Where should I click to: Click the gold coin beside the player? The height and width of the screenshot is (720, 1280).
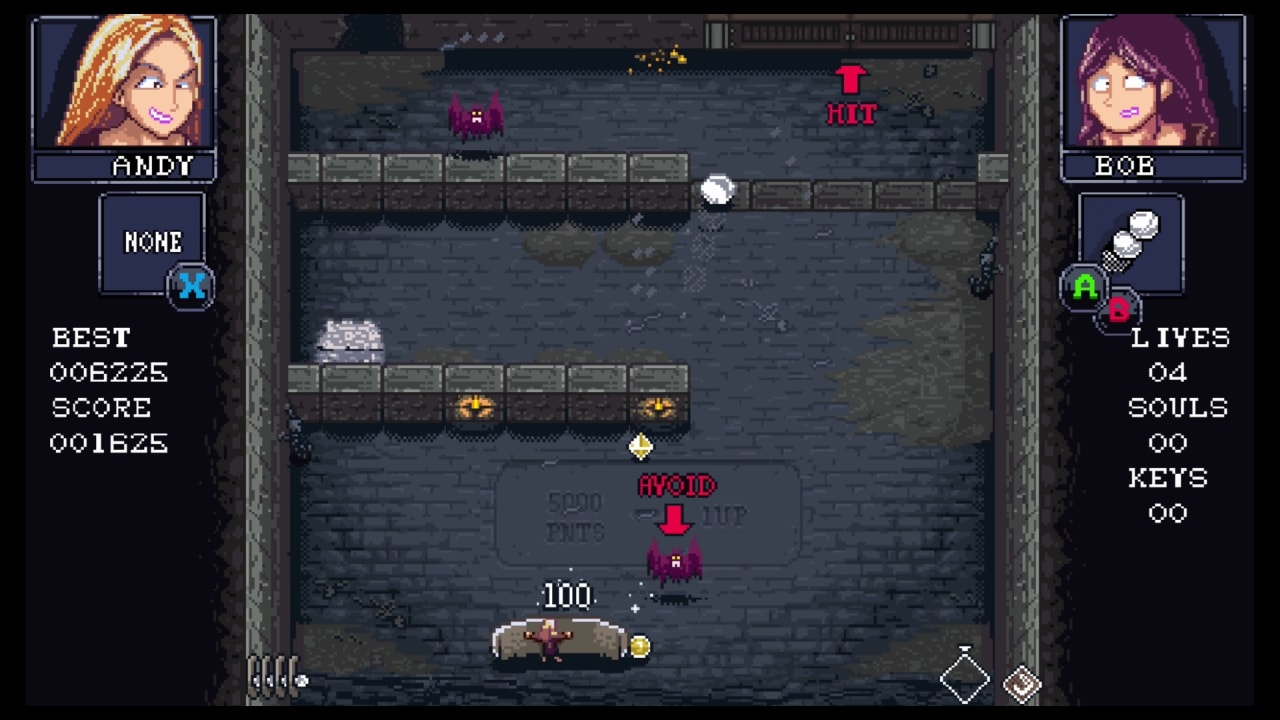tap(638, 648)
